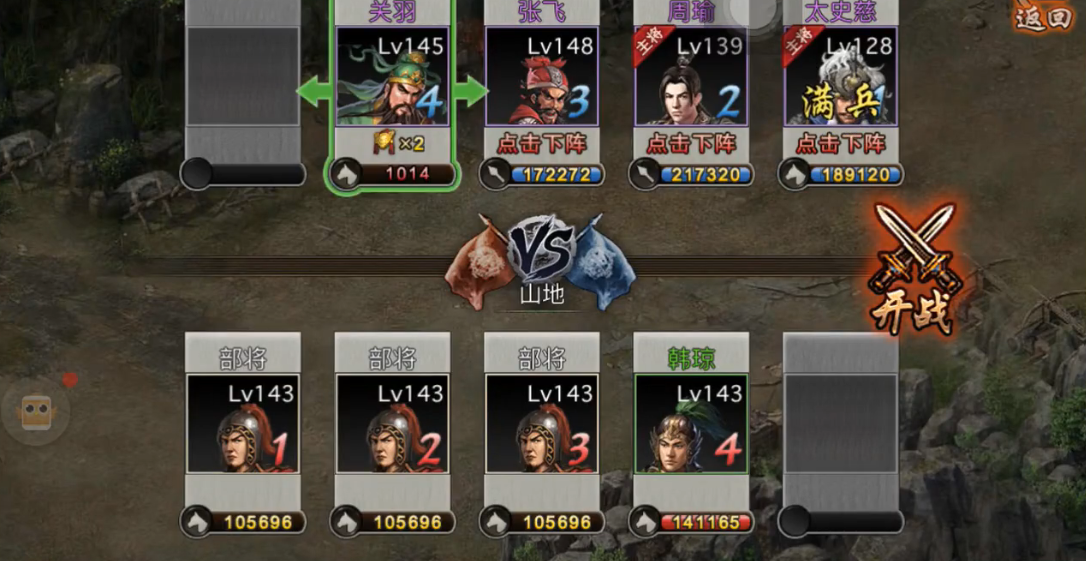Viewport: 1086px width, 561px height.
Task: Remove 周瑜 via 点击下阵
Action: (691, 143)
